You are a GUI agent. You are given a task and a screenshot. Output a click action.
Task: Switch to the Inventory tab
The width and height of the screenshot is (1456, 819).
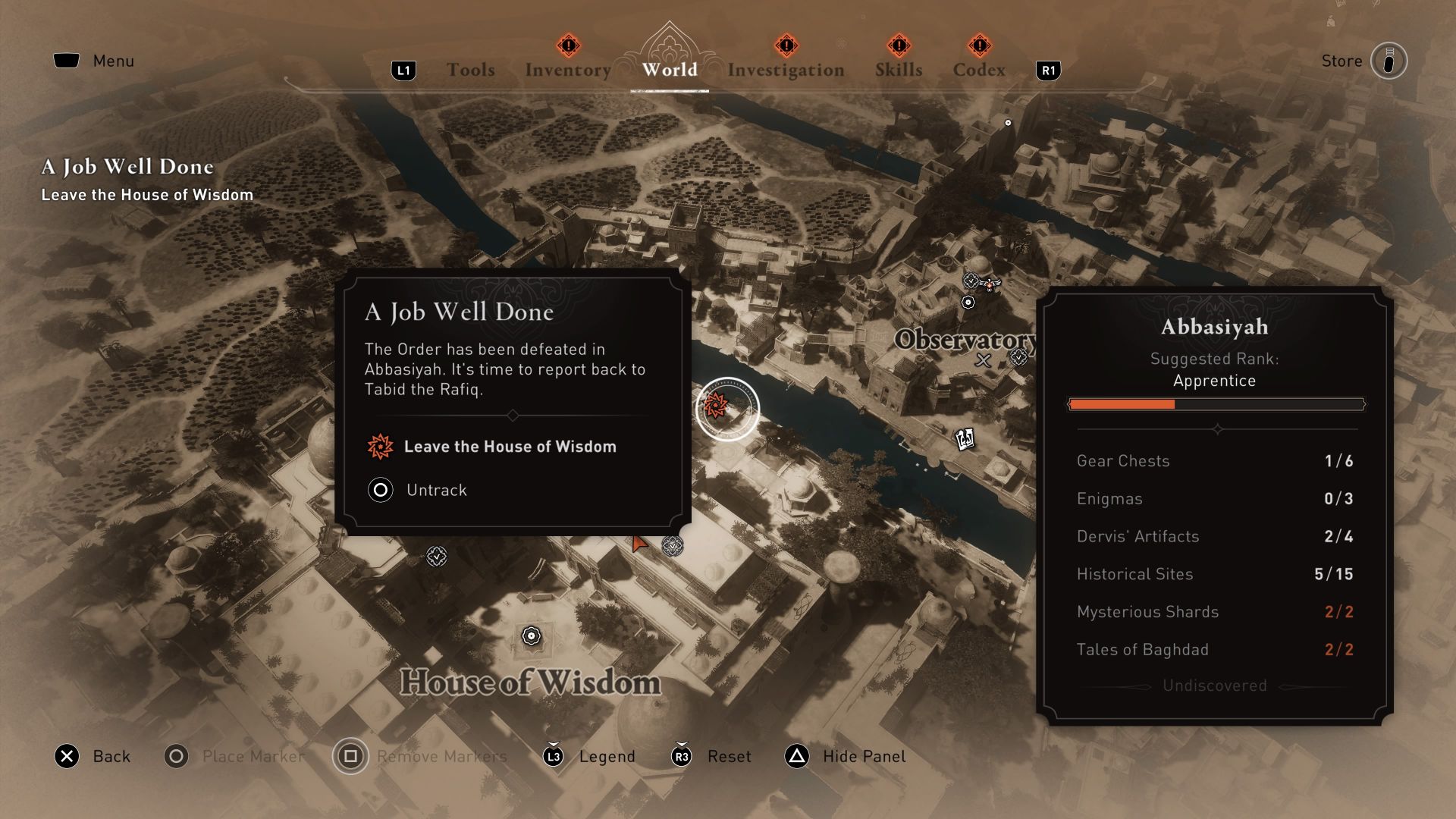point(567,68)
